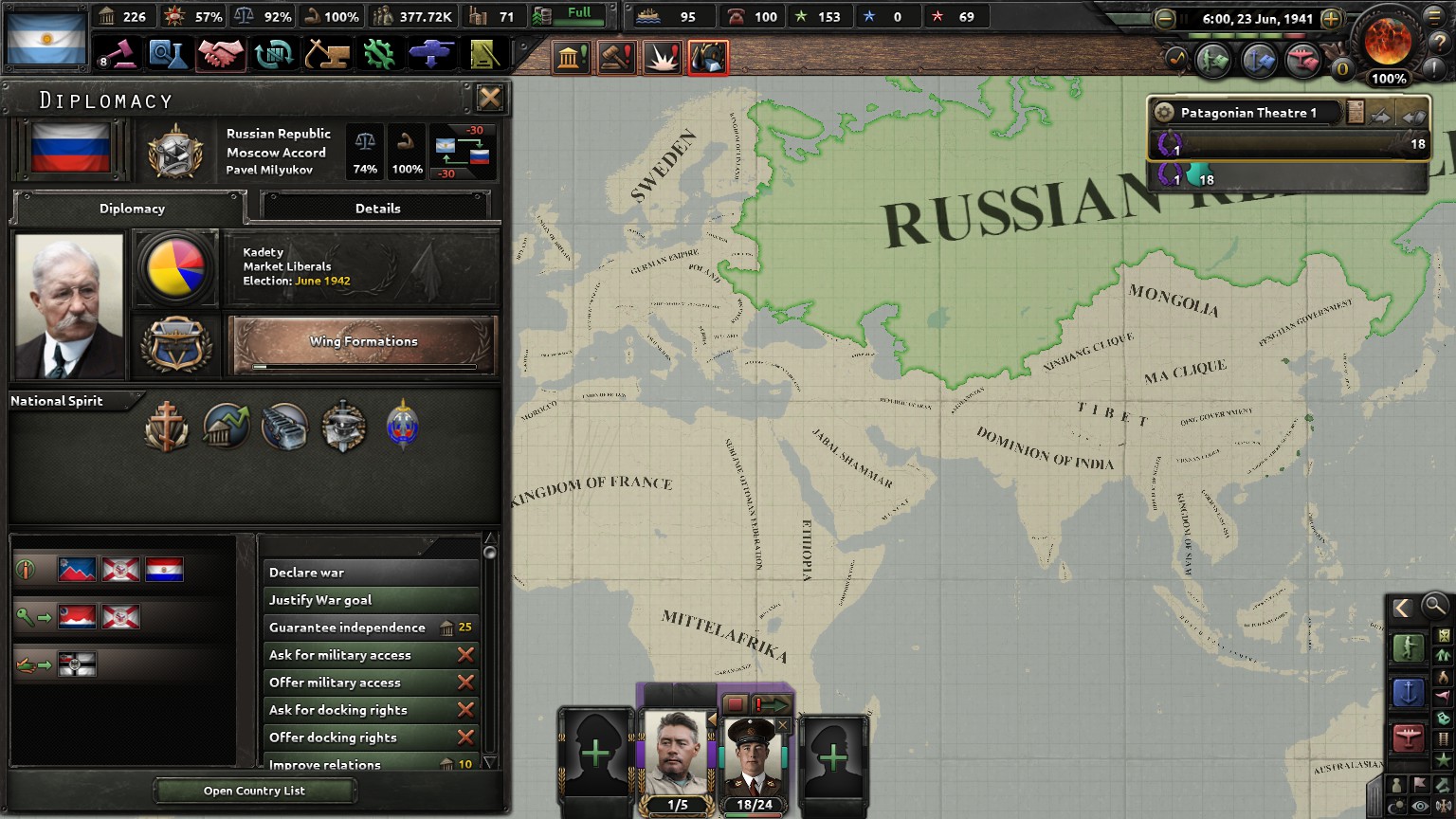This screenshot has width=1456, height=819.
Task: Click the Open Country List button
Action: pyautogui.click(x=254, y=791)
